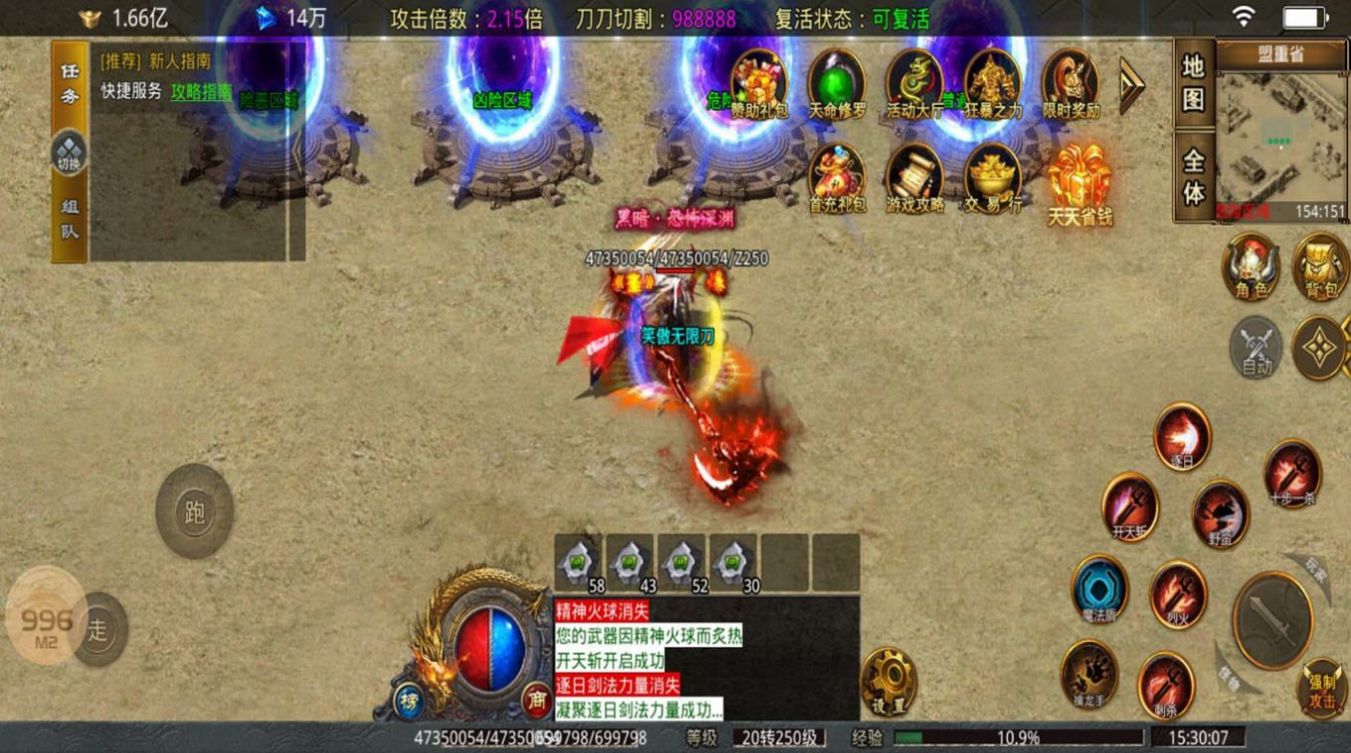
Task: Activate the 十步一杀 skill
Action: click(1292, 472)
